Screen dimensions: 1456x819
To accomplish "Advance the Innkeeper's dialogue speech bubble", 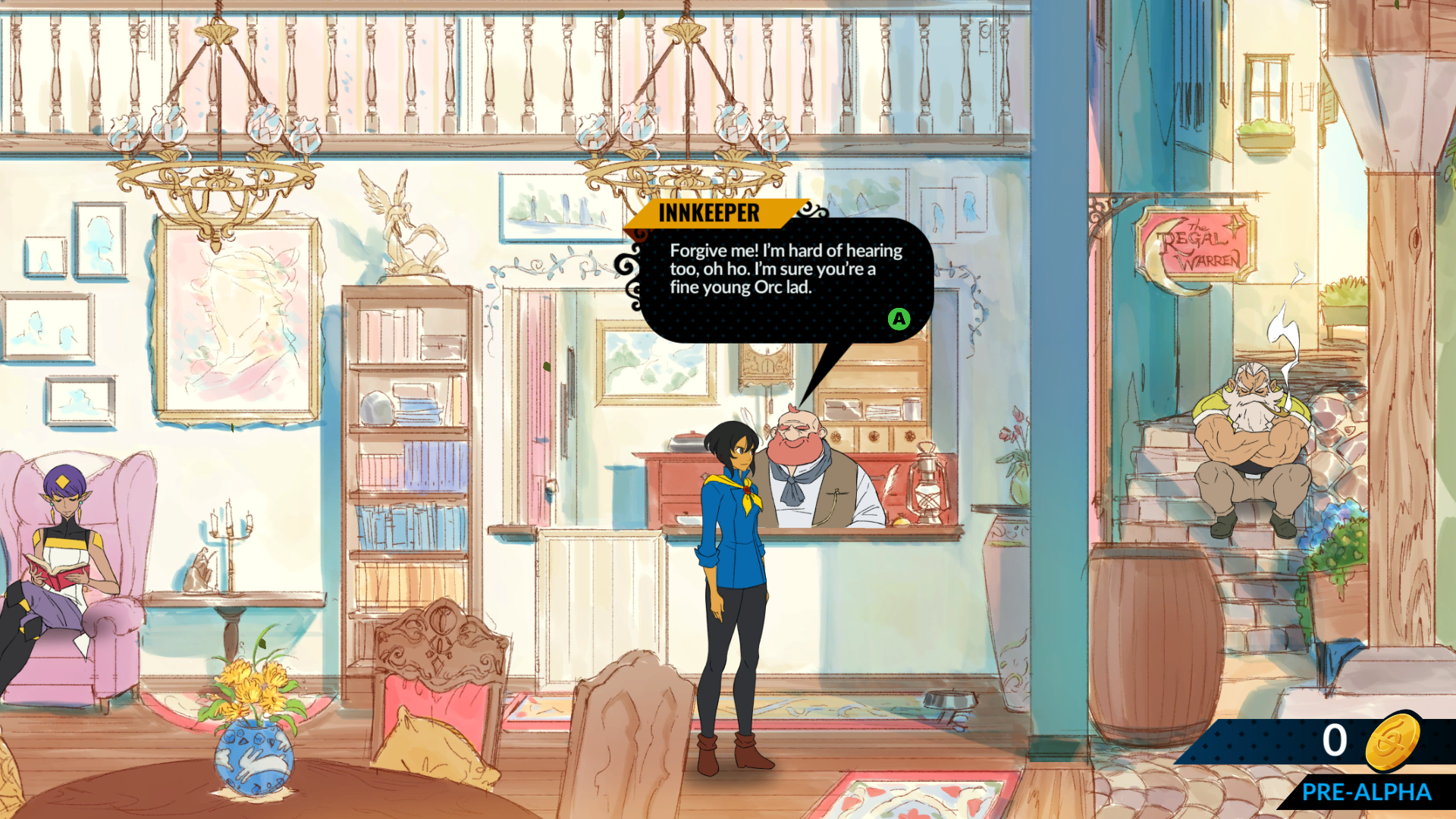I will (899, 319).
